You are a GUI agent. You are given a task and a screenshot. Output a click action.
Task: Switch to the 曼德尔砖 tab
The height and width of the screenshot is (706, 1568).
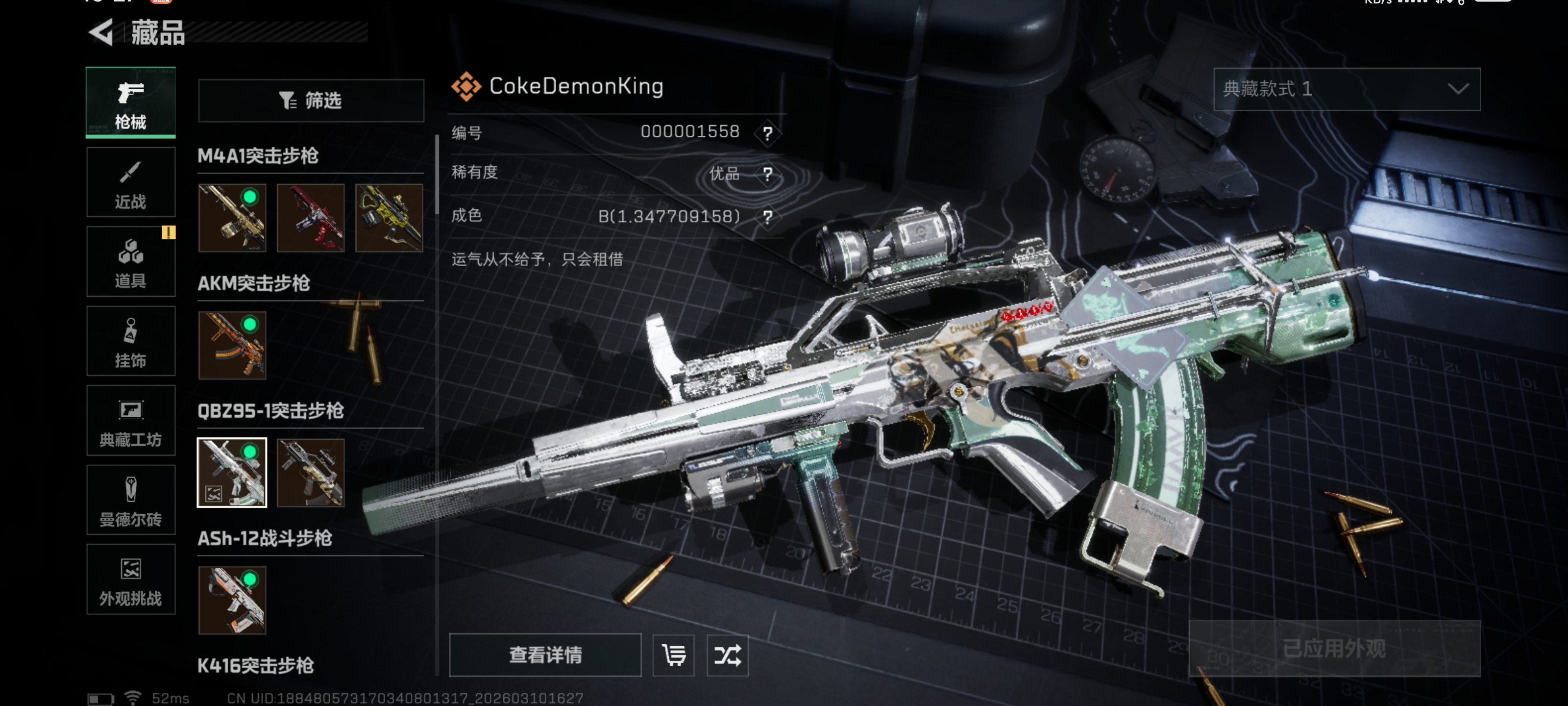131,500
